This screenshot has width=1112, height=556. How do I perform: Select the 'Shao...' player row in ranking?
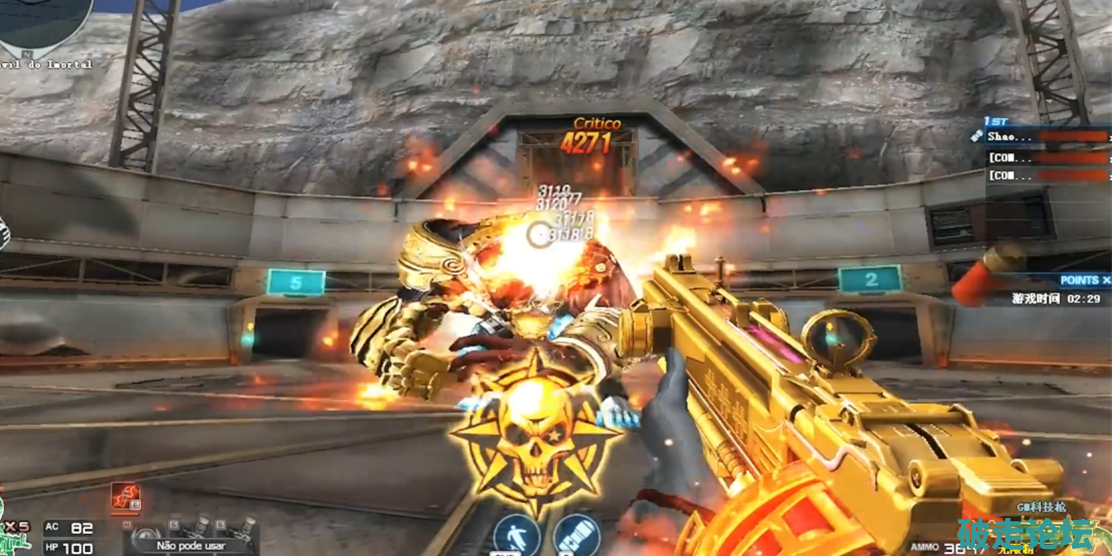[1040, 136]
